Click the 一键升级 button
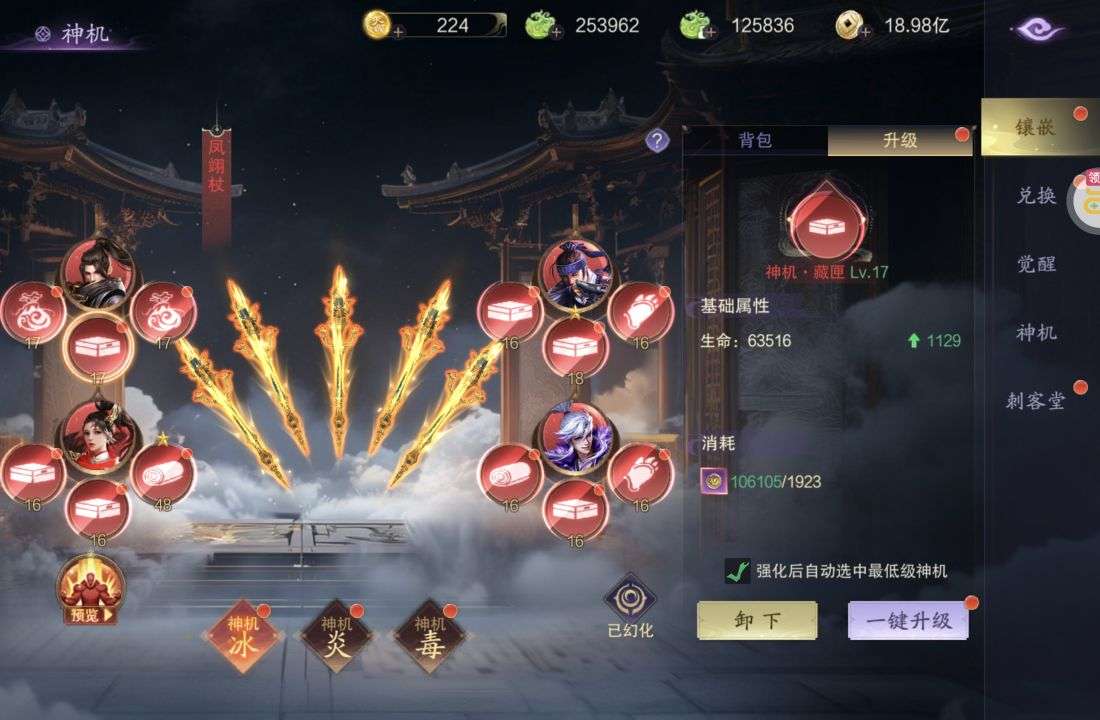 (x=908, y=620)
